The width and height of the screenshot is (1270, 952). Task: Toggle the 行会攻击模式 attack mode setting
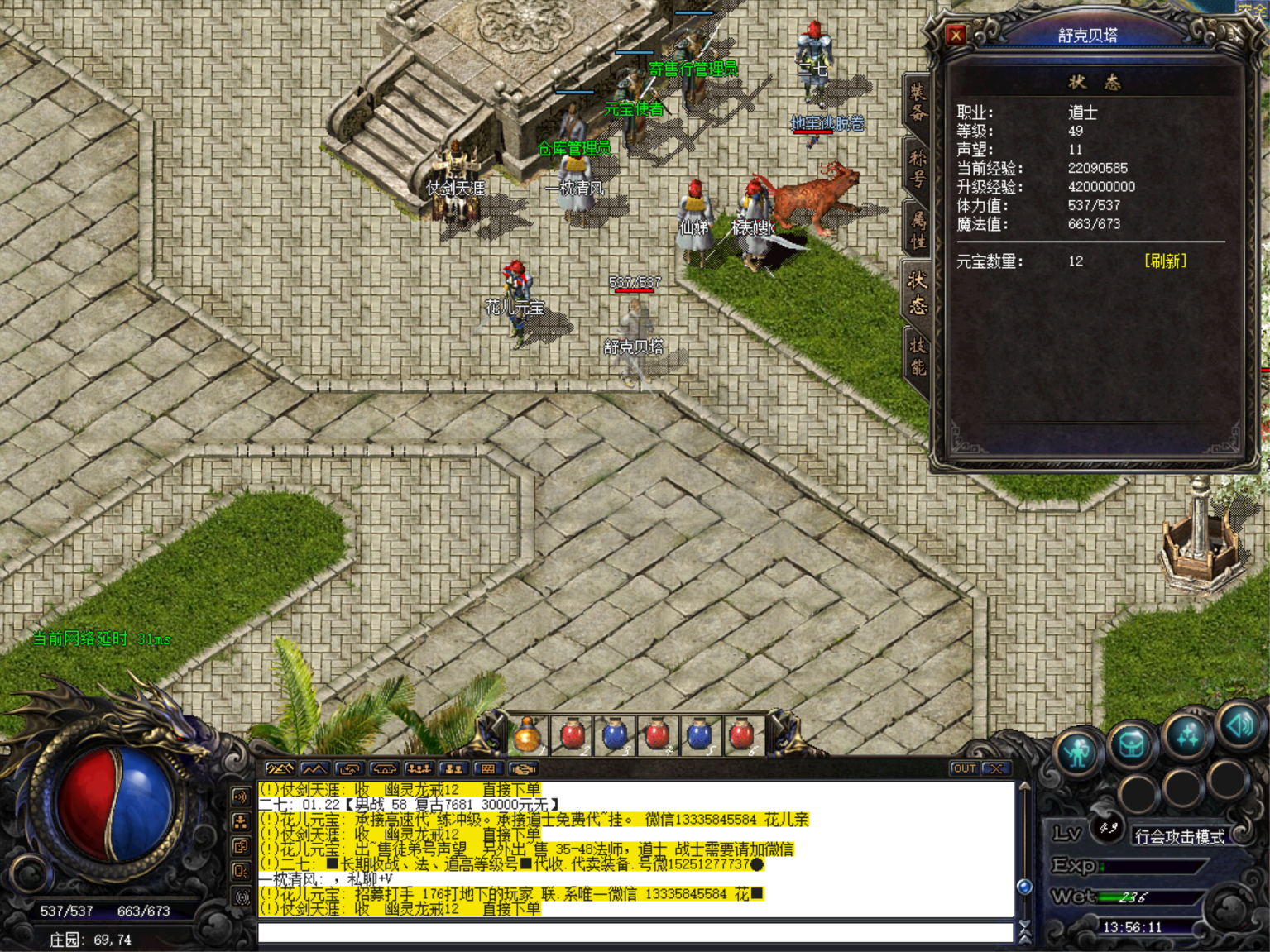(x=1181, y=835)
